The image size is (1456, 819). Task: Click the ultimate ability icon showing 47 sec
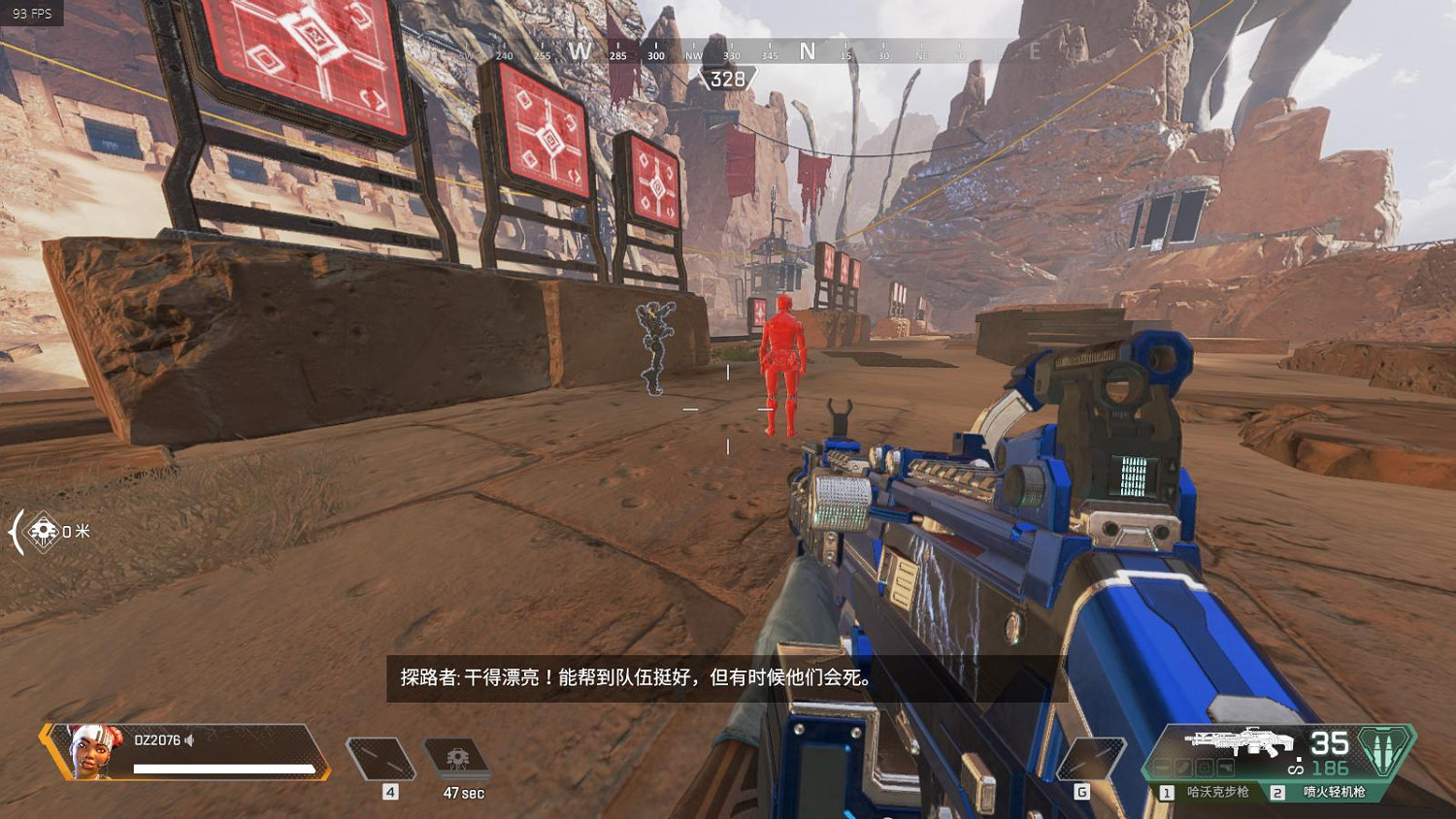point(456,757)
